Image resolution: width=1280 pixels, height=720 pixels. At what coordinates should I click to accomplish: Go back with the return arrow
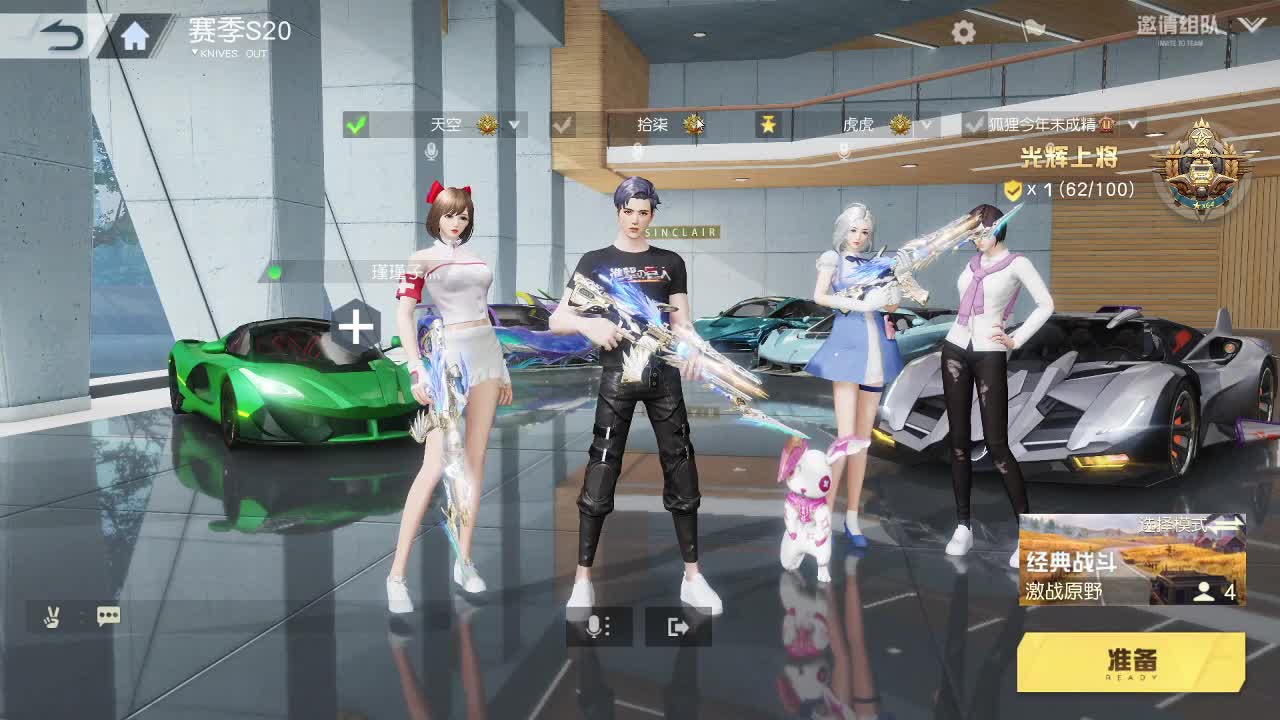62,37
